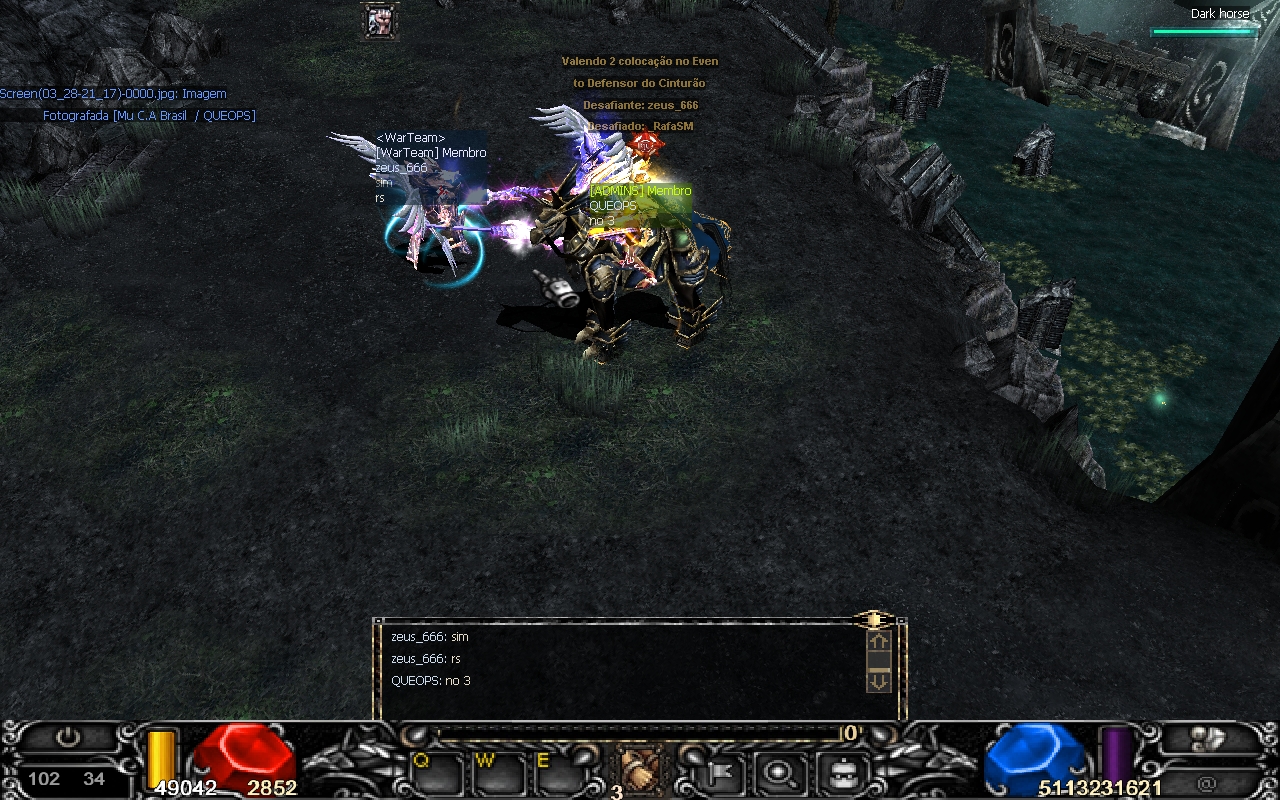Click the chat log up arrow
Screen dimensions: 1280x800
878,642
